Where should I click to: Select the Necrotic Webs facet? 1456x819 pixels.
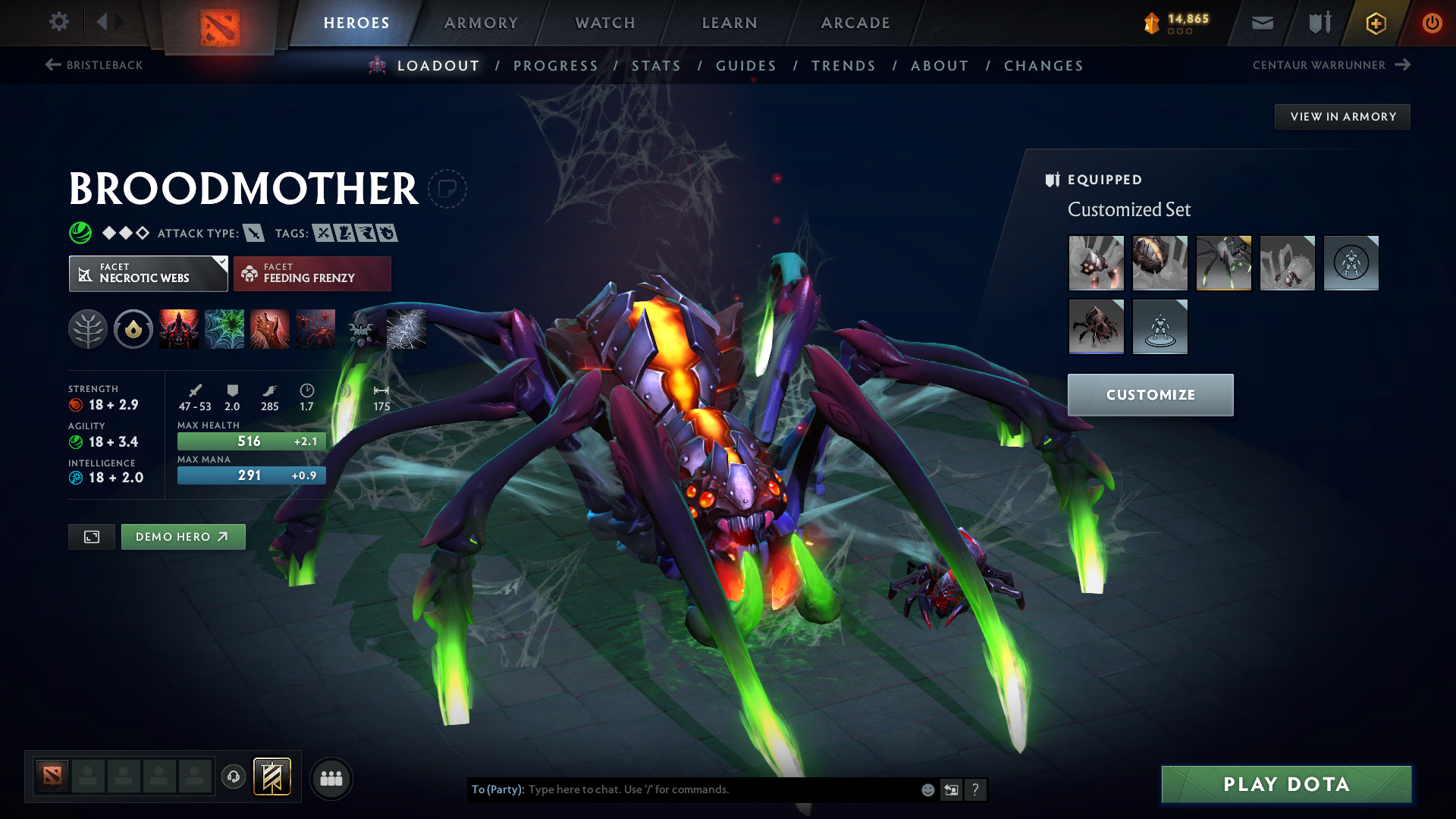148,273
